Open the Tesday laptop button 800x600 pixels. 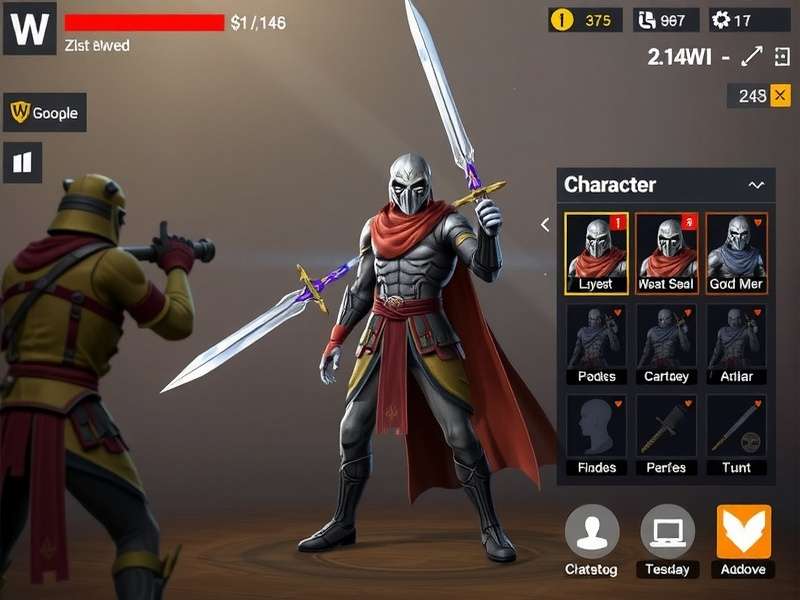point(667,532)
